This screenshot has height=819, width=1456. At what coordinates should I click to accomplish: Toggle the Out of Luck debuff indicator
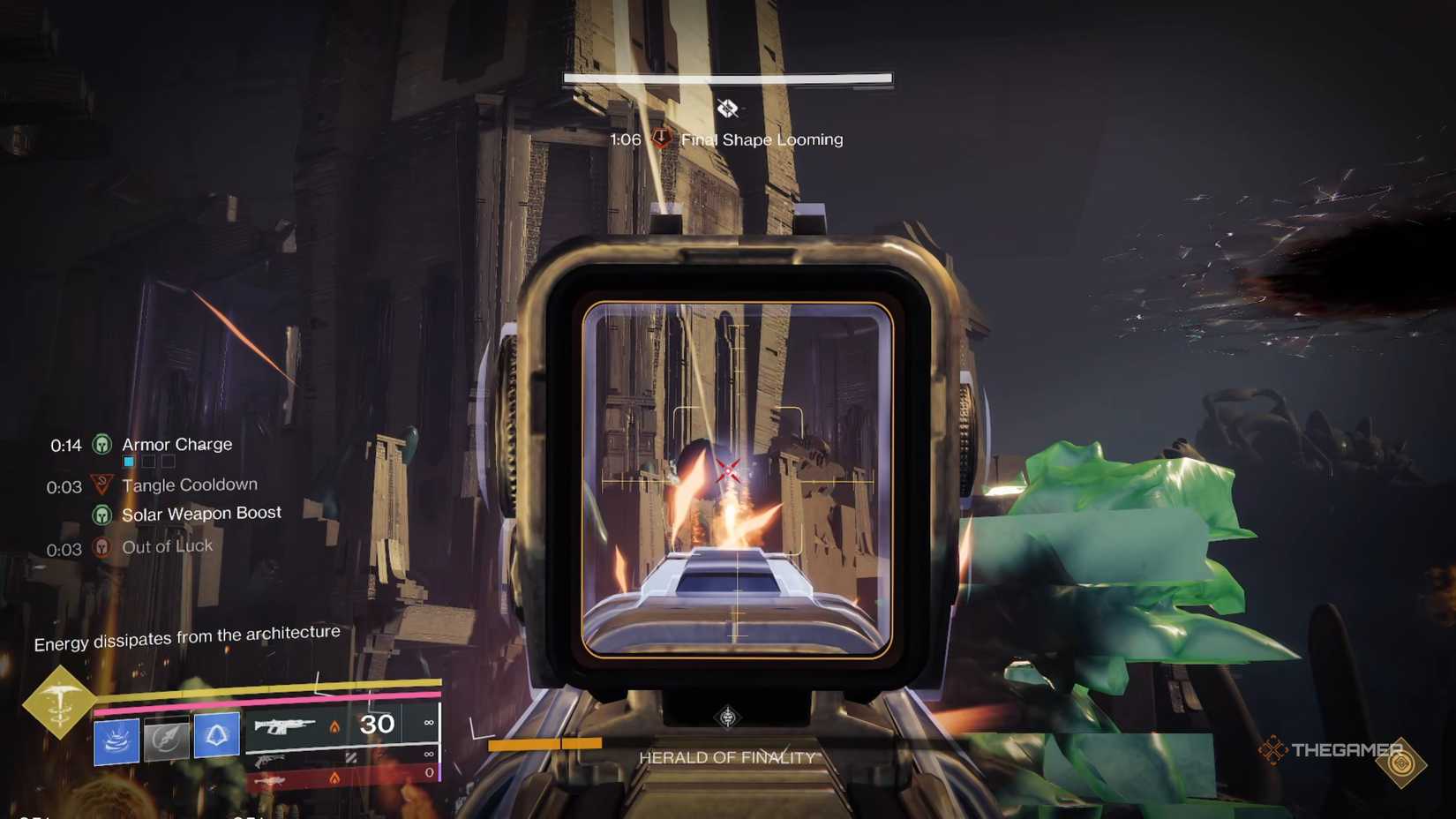point(101,547)
